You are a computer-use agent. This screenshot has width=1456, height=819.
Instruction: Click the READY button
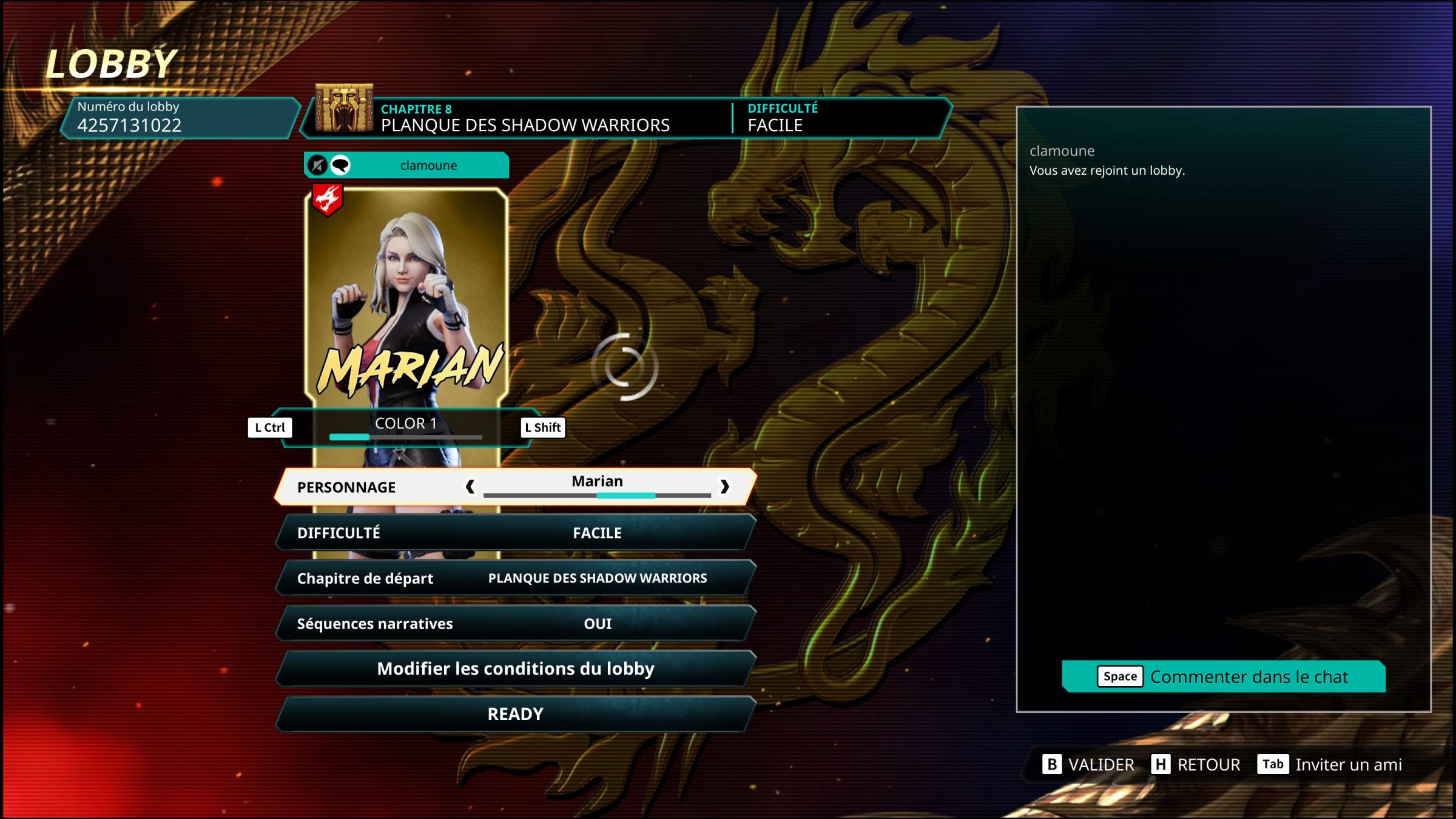(x=516, y=714)
